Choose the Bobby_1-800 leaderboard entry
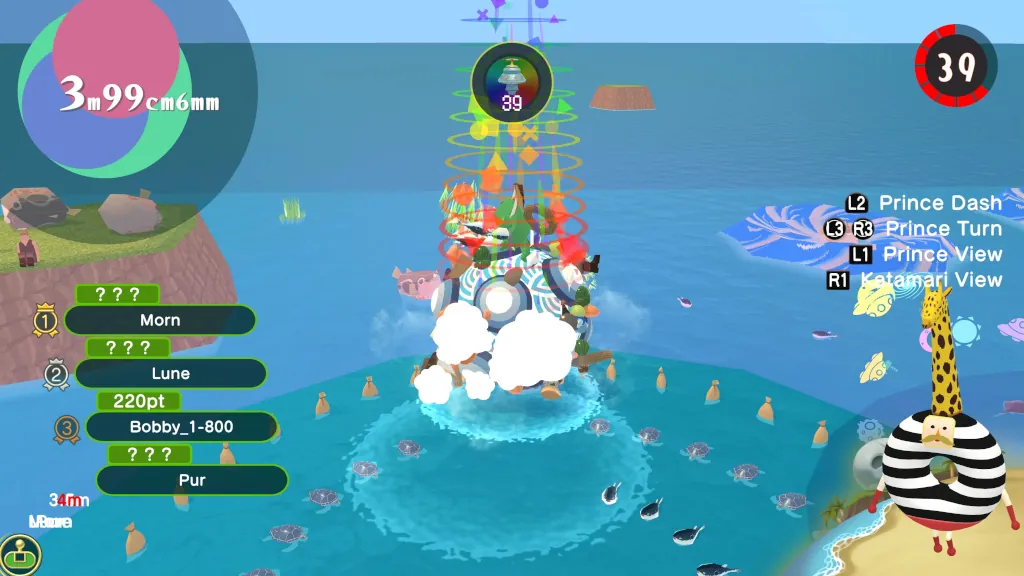Screen dimensions: 1024x576 tap(181, 427)
